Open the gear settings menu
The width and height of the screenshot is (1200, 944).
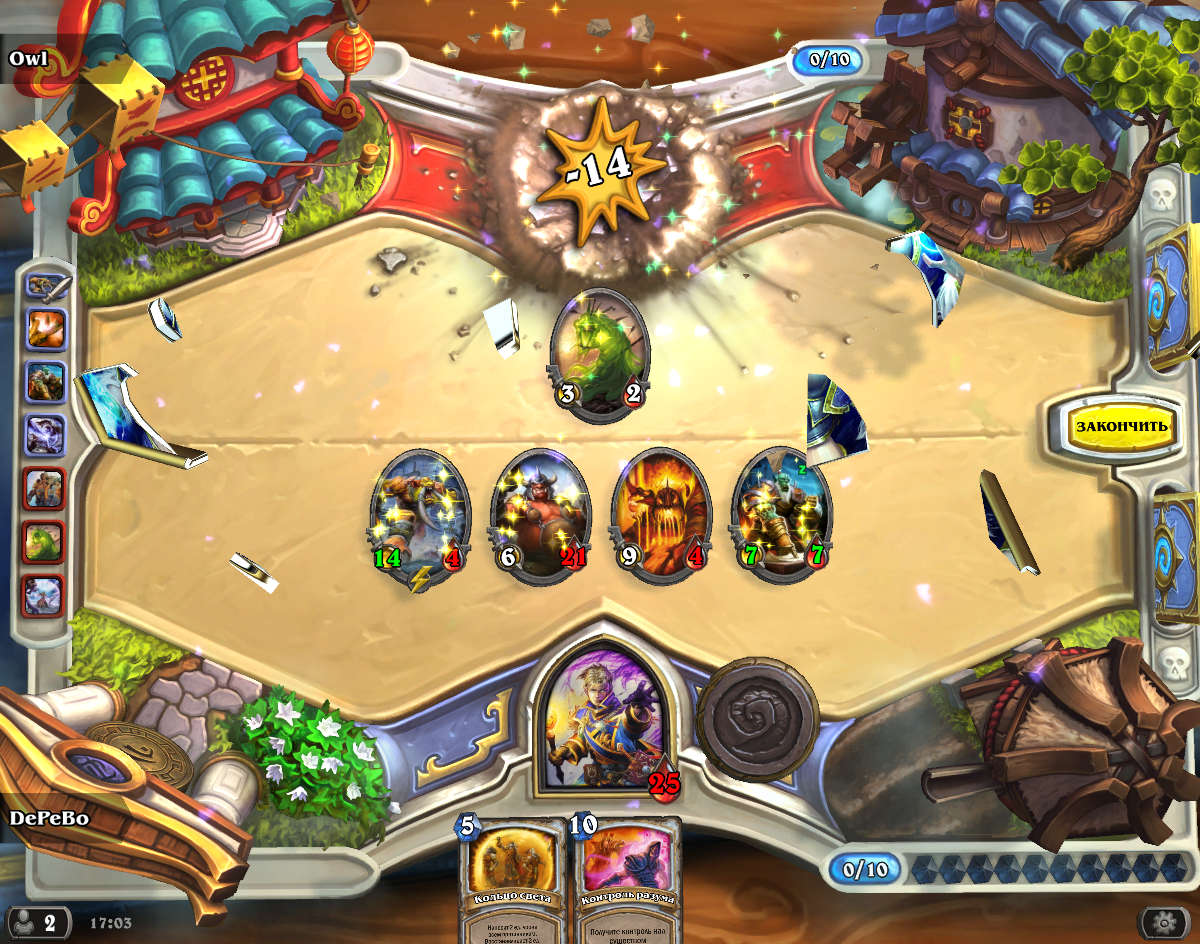tap(1163, 921)
